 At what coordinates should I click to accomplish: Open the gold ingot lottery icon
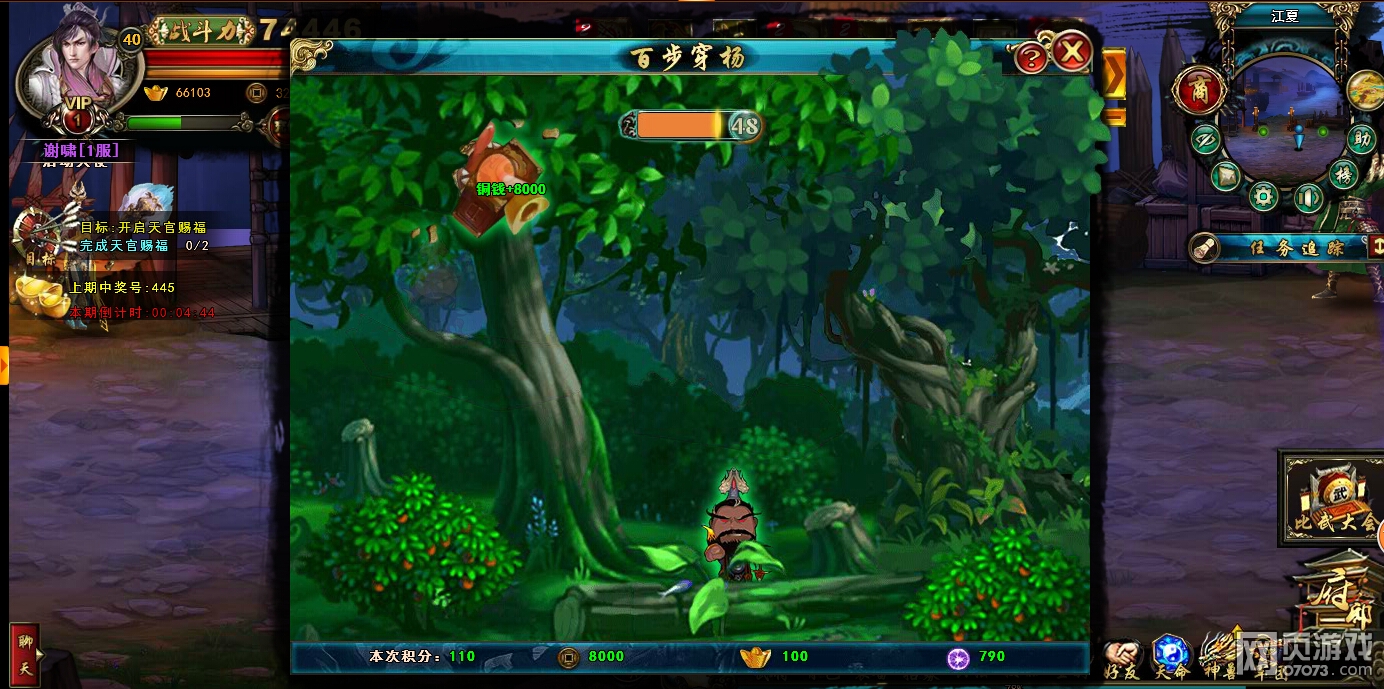coord(40,294)
